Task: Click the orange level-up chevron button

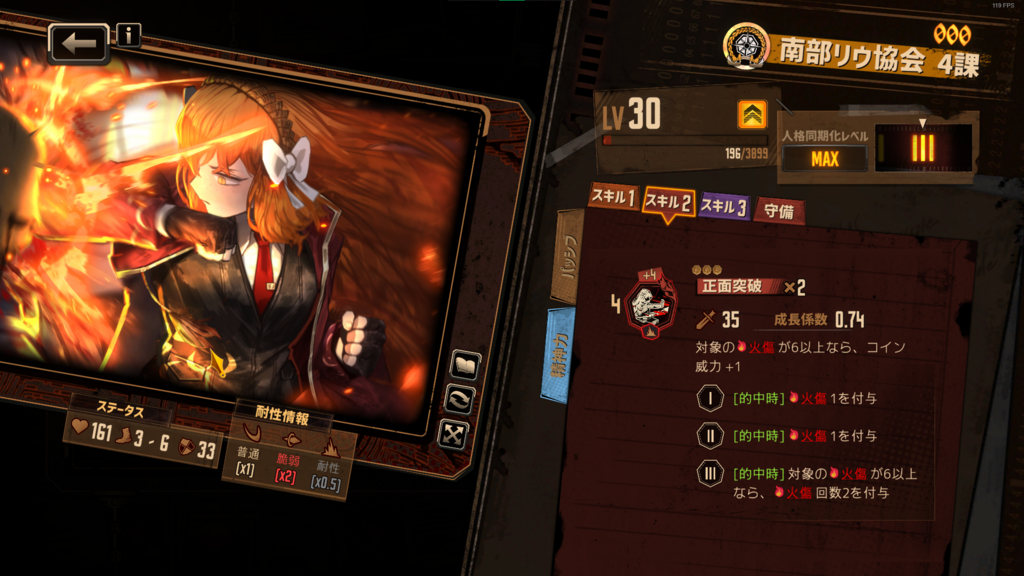Action: (x=752, y=116)
